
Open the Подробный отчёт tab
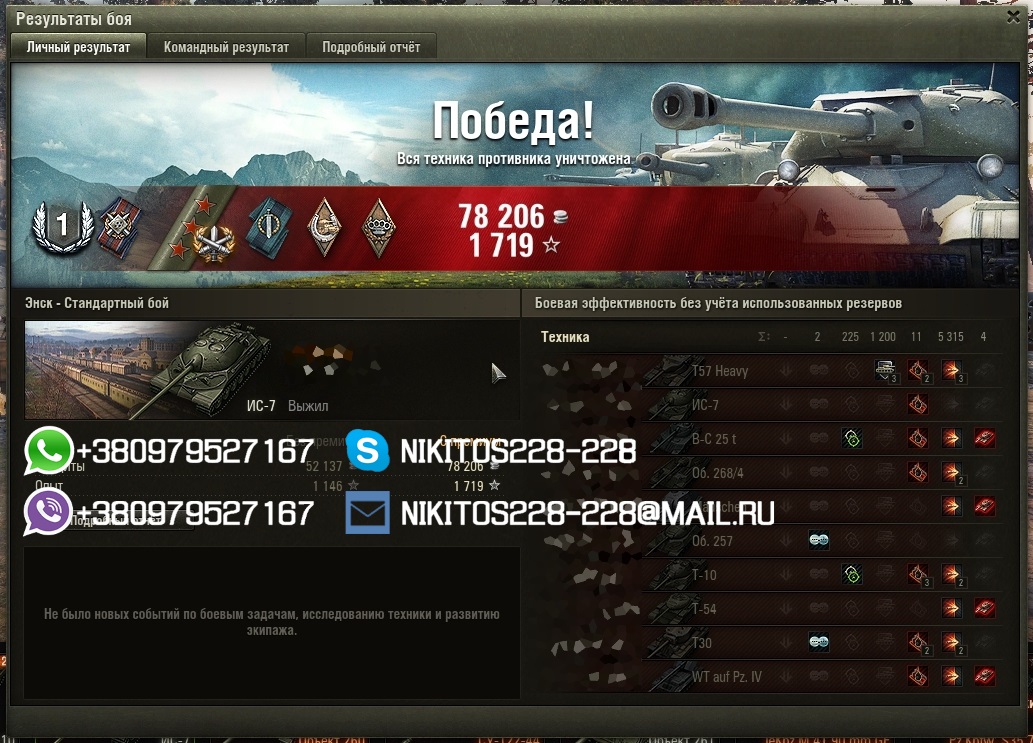pos(371,47)
